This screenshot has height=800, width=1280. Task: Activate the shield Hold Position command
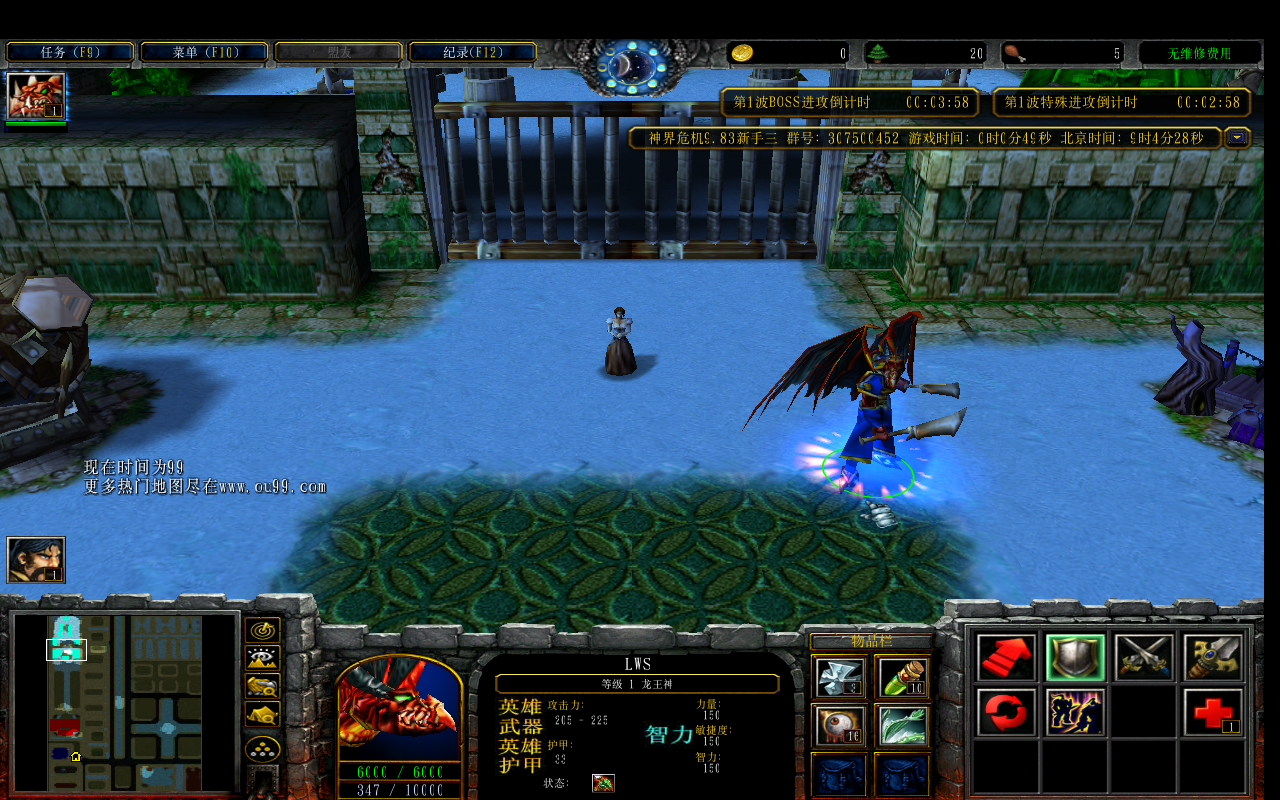pyautogui.click(x=1075, y=658)
